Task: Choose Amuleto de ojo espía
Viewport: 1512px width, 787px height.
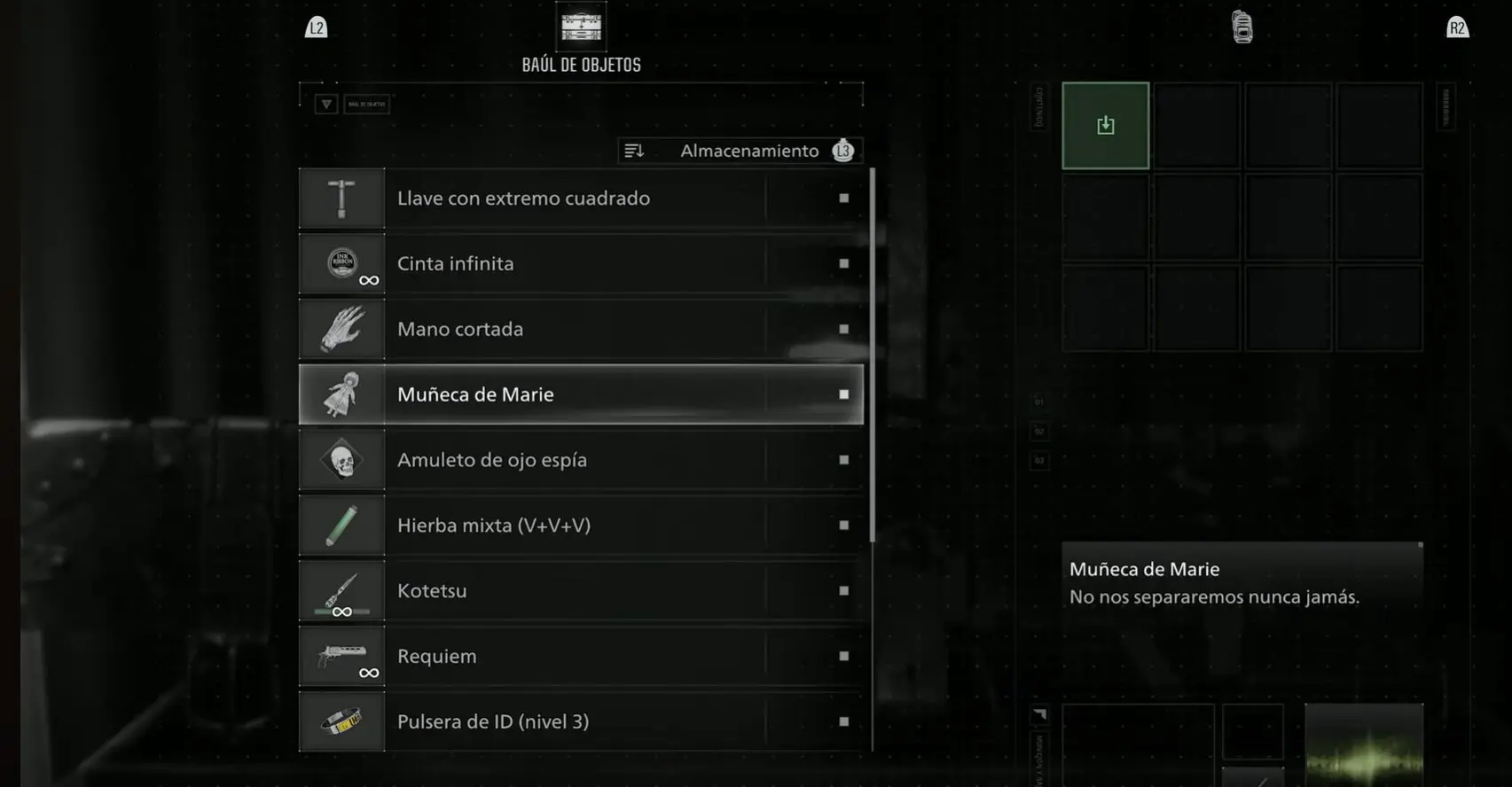Action: [x=581, y=460]
